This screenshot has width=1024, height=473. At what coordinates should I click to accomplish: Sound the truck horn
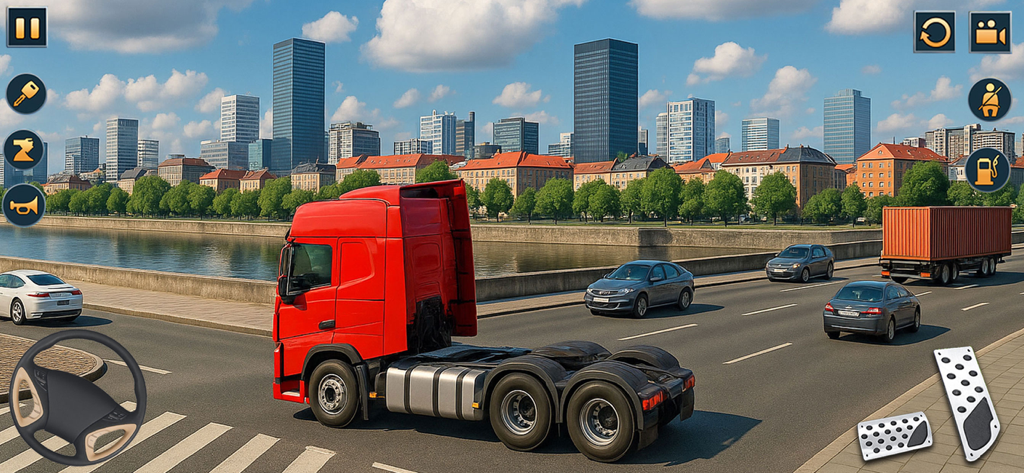[24, 205]
